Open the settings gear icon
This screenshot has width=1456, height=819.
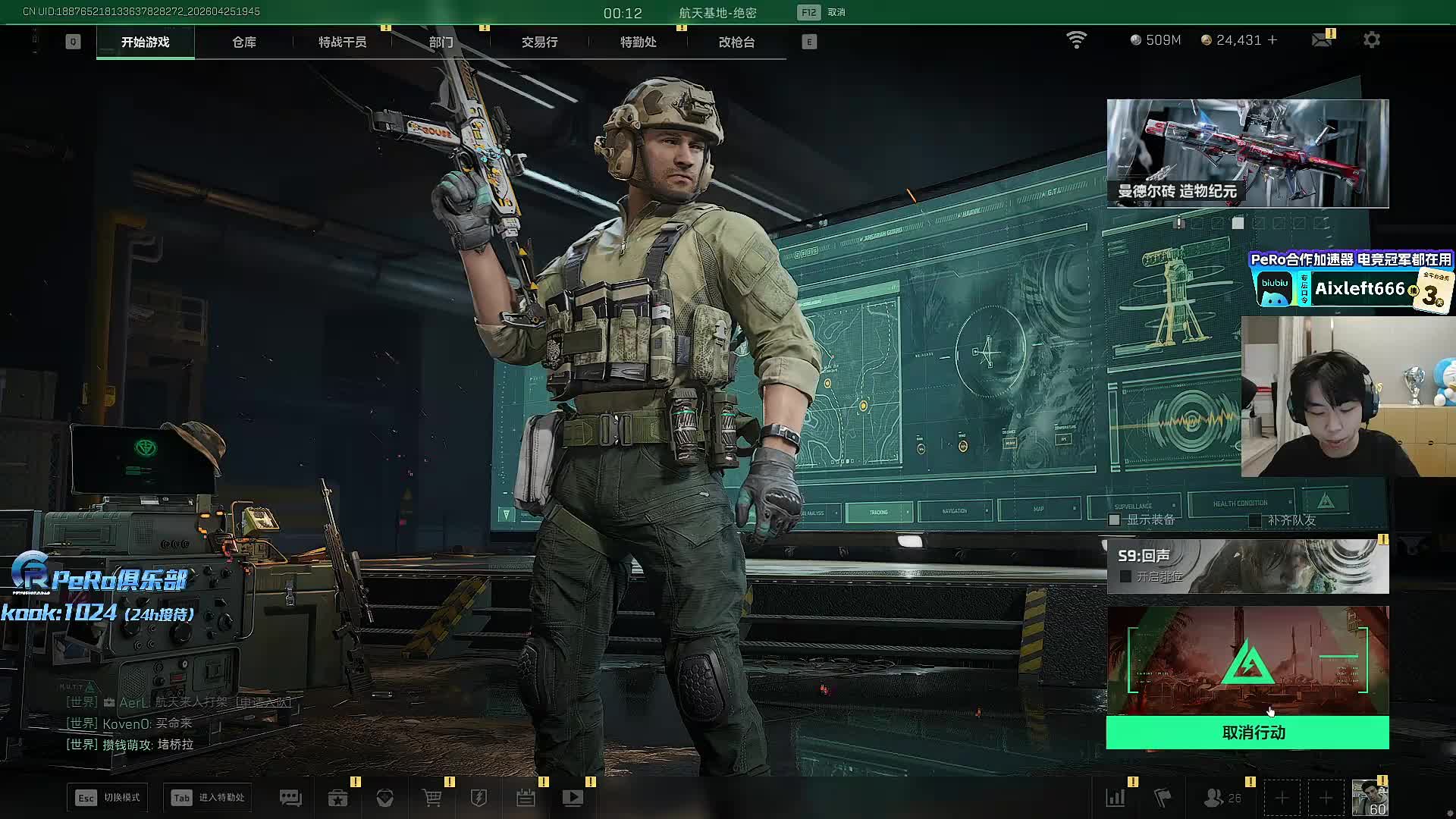click(x=1372, y=40)
